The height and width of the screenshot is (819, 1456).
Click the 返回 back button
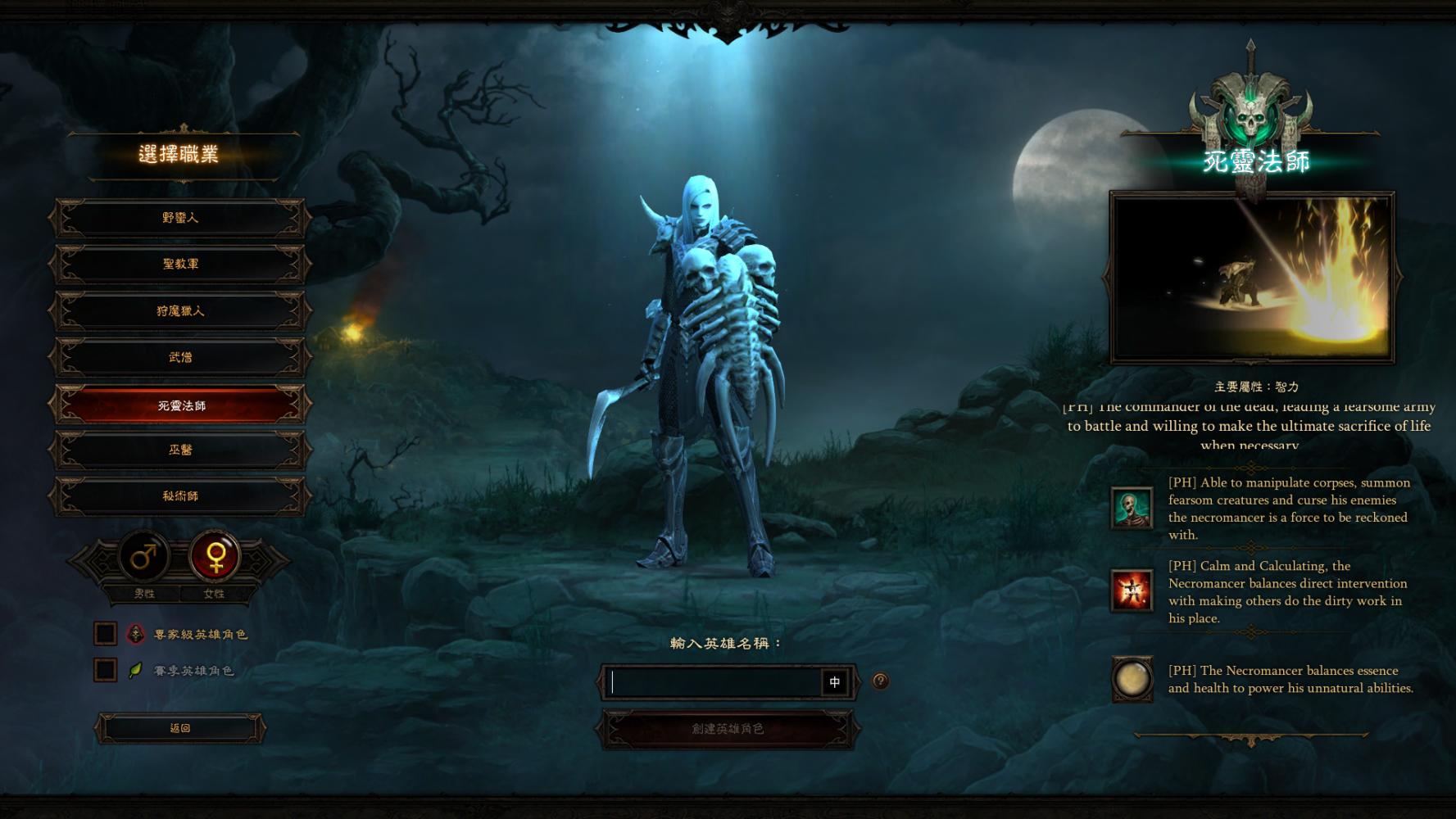point(180,728)
